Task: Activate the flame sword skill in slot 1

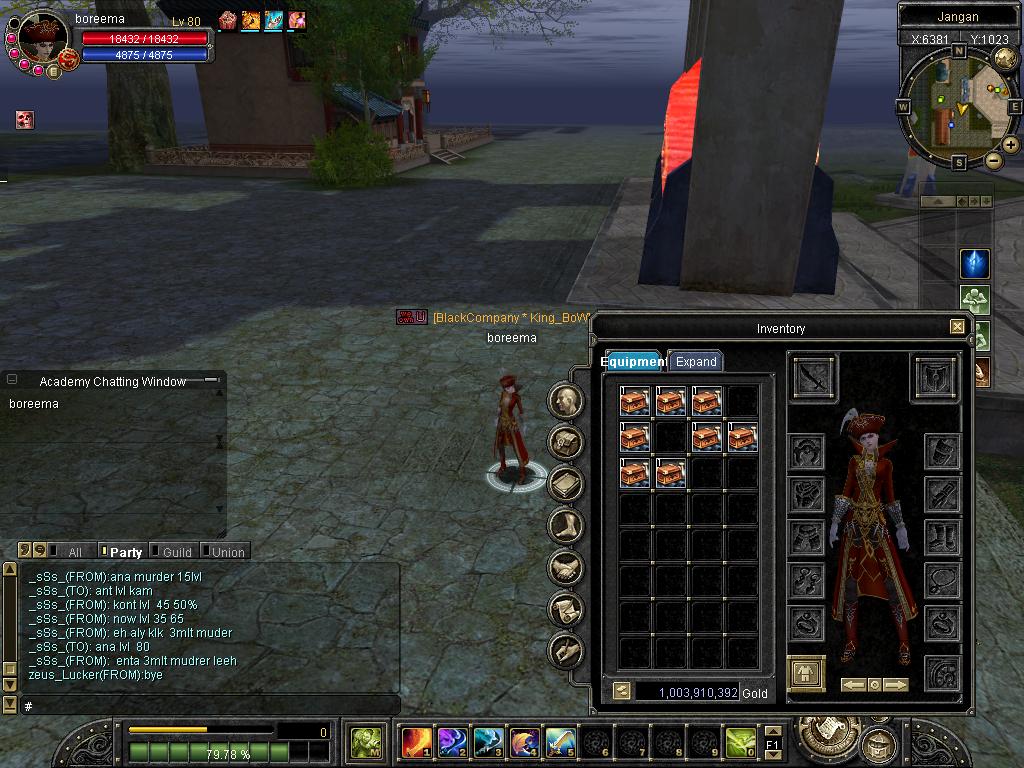Action: point(416,743)
